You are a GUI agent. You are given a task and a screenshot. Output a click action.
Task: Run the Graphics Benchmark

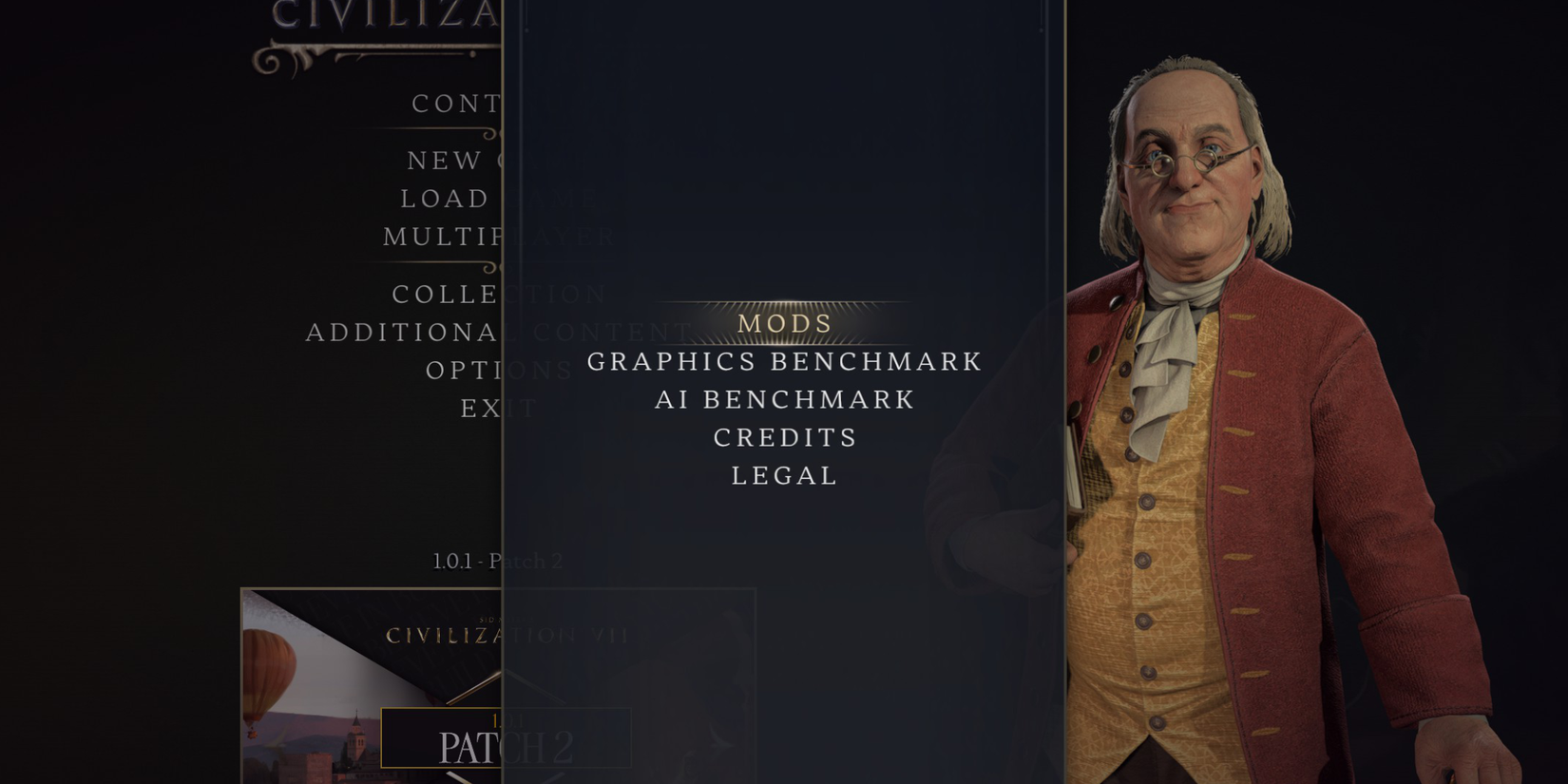point(783,361)
